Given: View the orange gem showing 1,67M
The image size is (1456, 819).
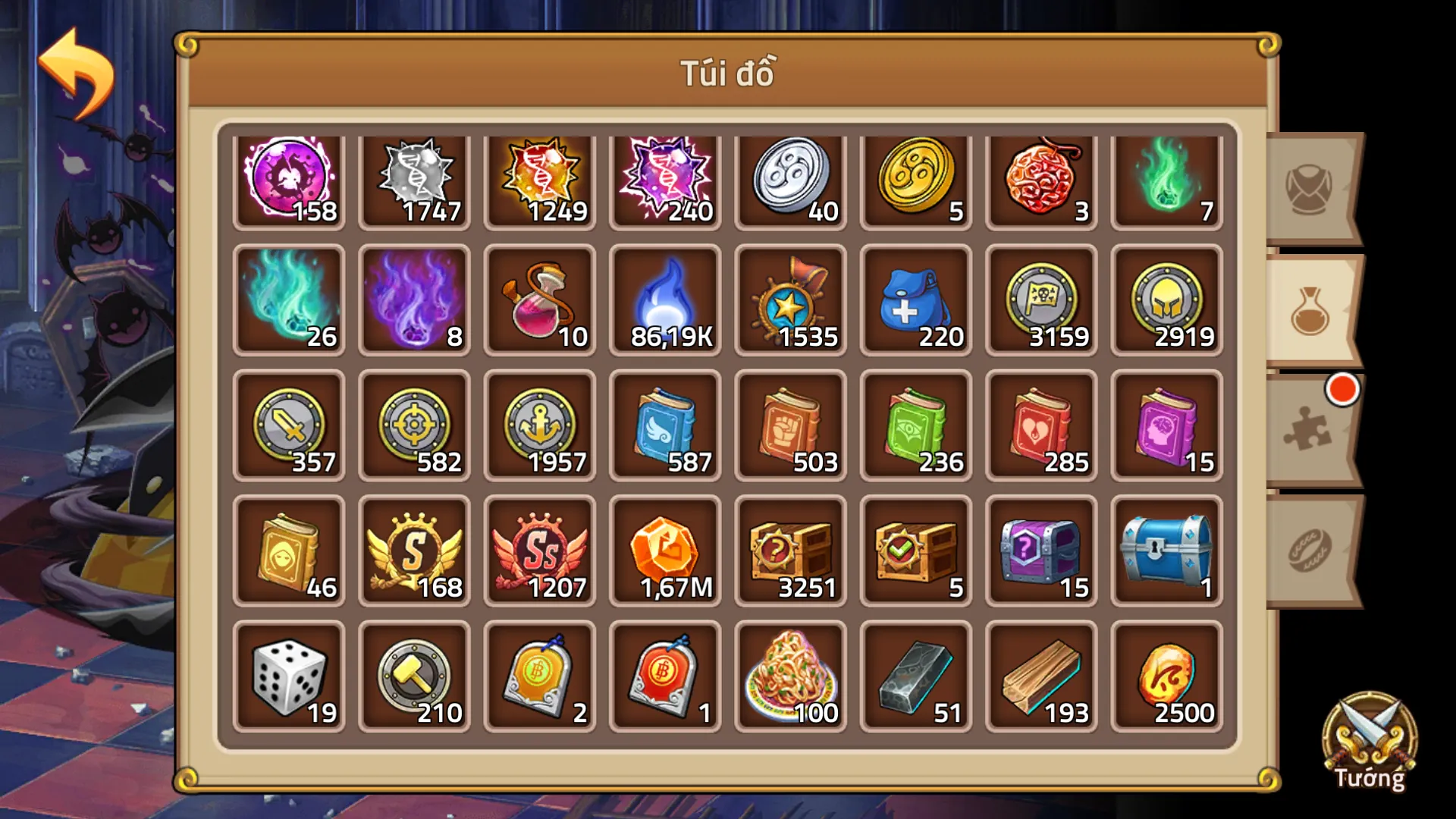Looking at the screenshot, I should tap(663, 550).
